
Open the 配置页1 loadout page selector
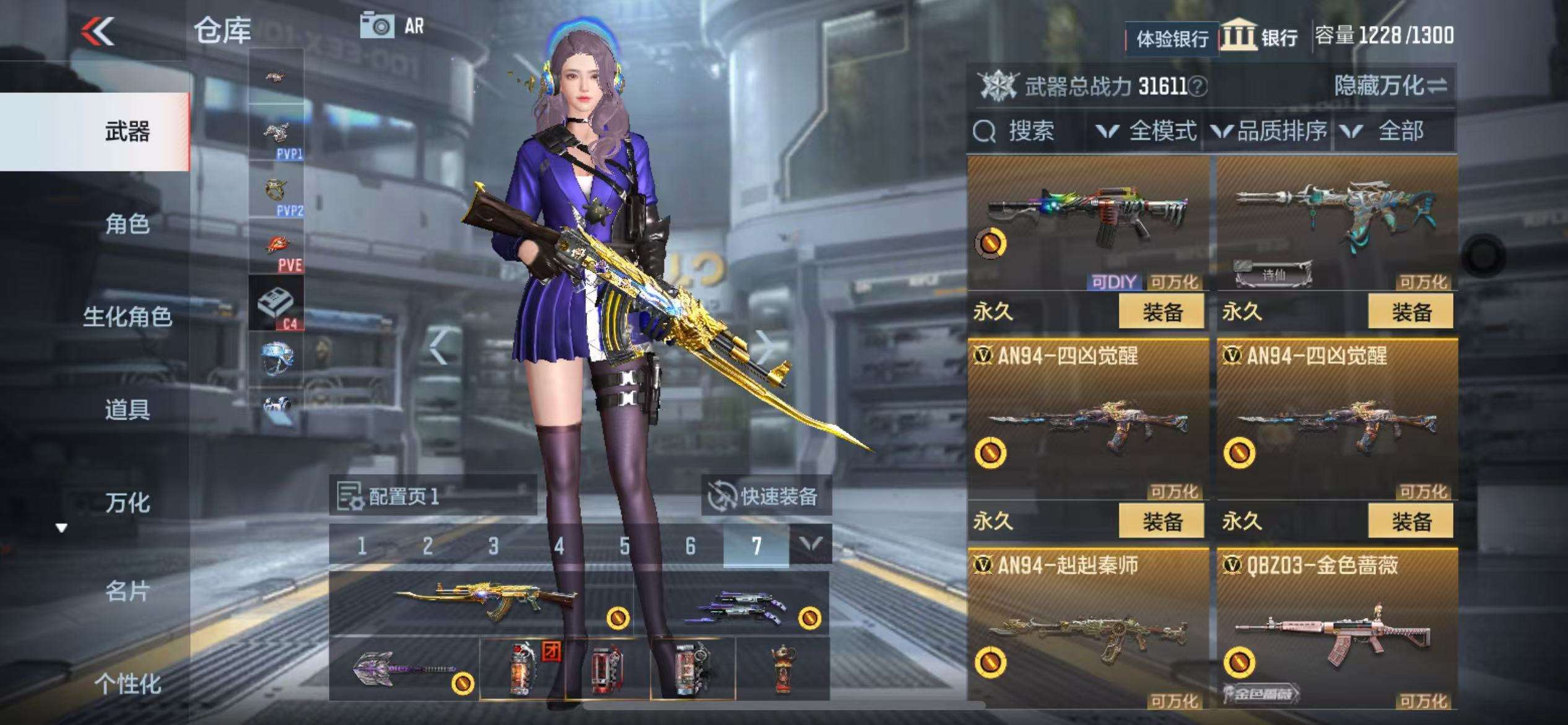coord(432,496)
